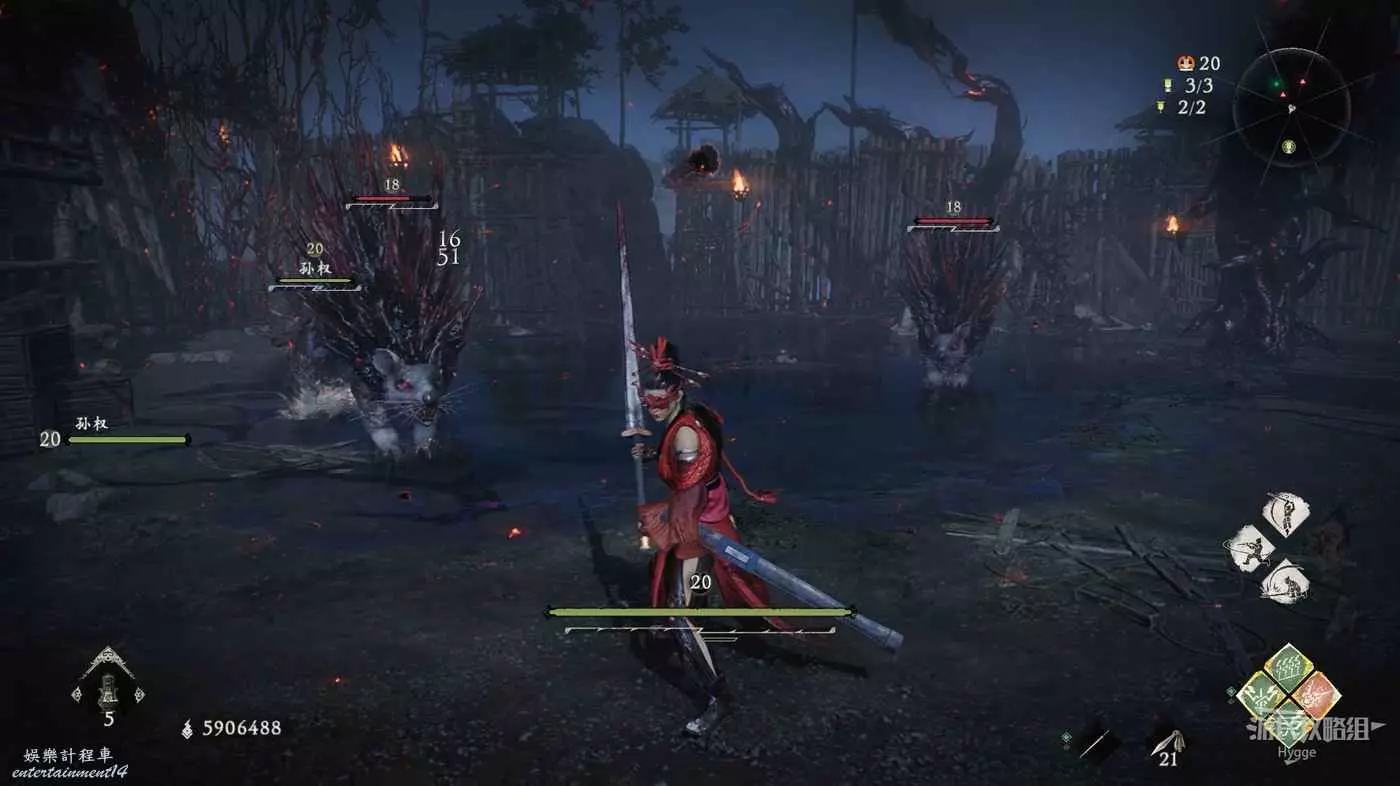This screenshot has width=1400, height=786.
Task: Use the healing pot item slot
Action: pos(108,687)
